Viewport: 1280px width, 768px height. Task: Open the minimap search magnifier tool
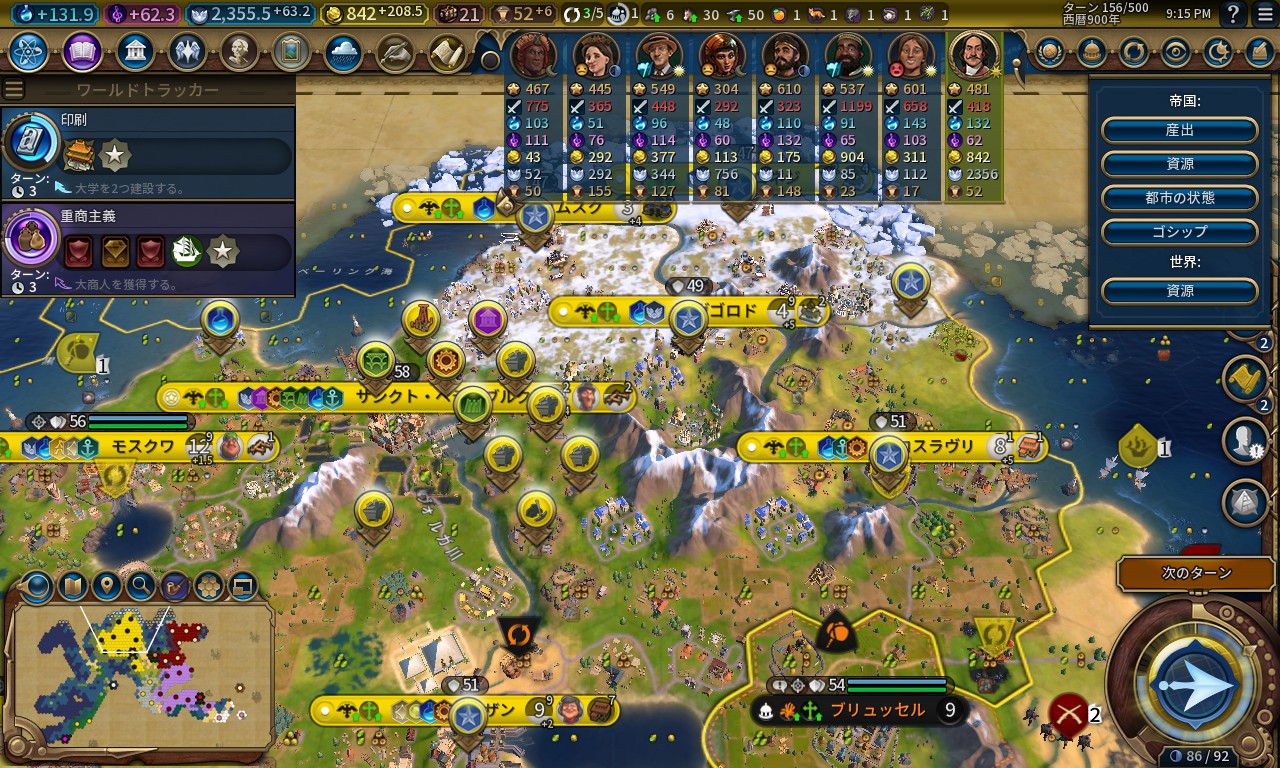(141, 586)
